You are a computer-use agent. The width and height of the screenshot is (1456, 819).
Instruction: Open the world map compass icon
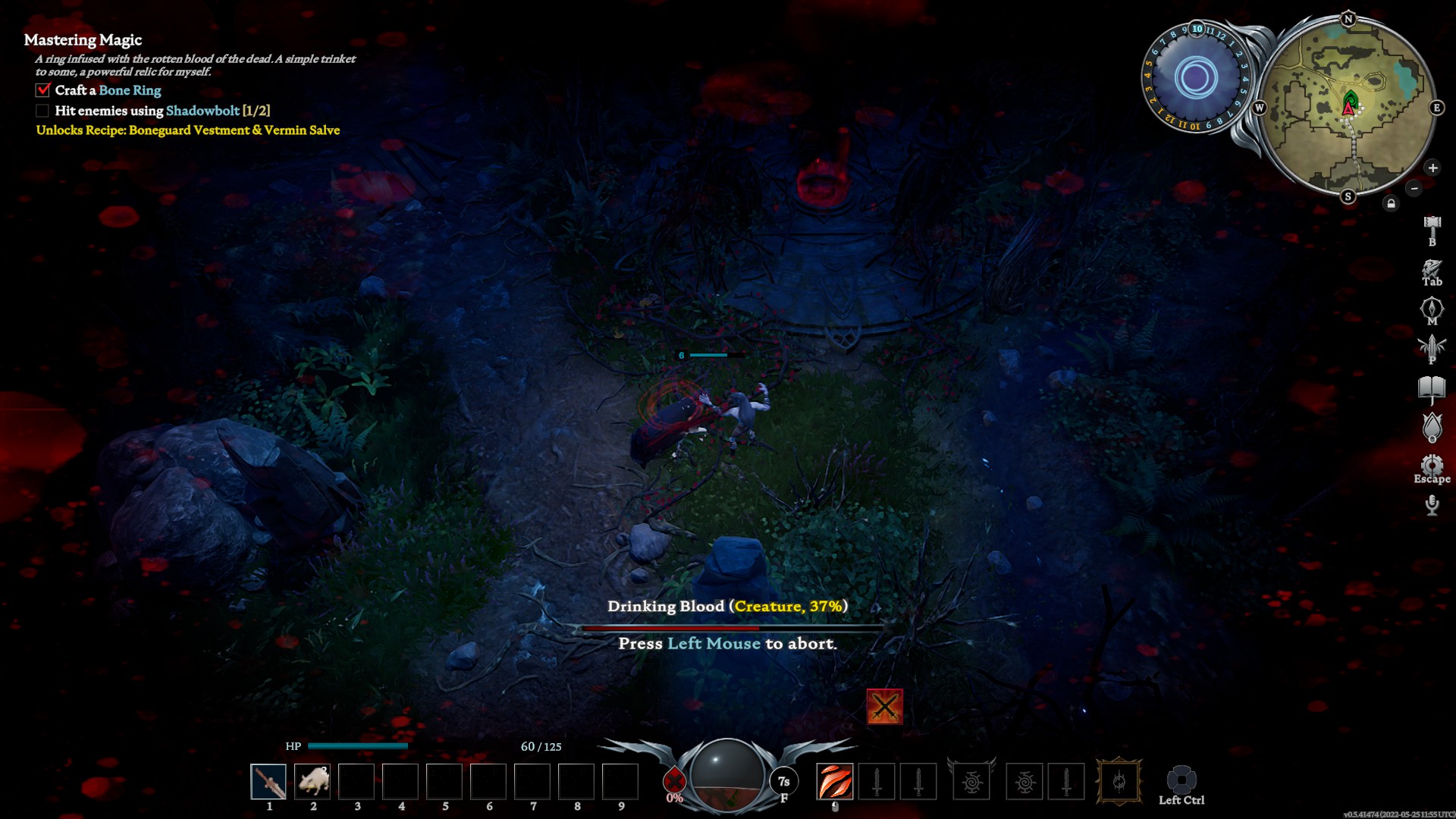pos(1432,308)
